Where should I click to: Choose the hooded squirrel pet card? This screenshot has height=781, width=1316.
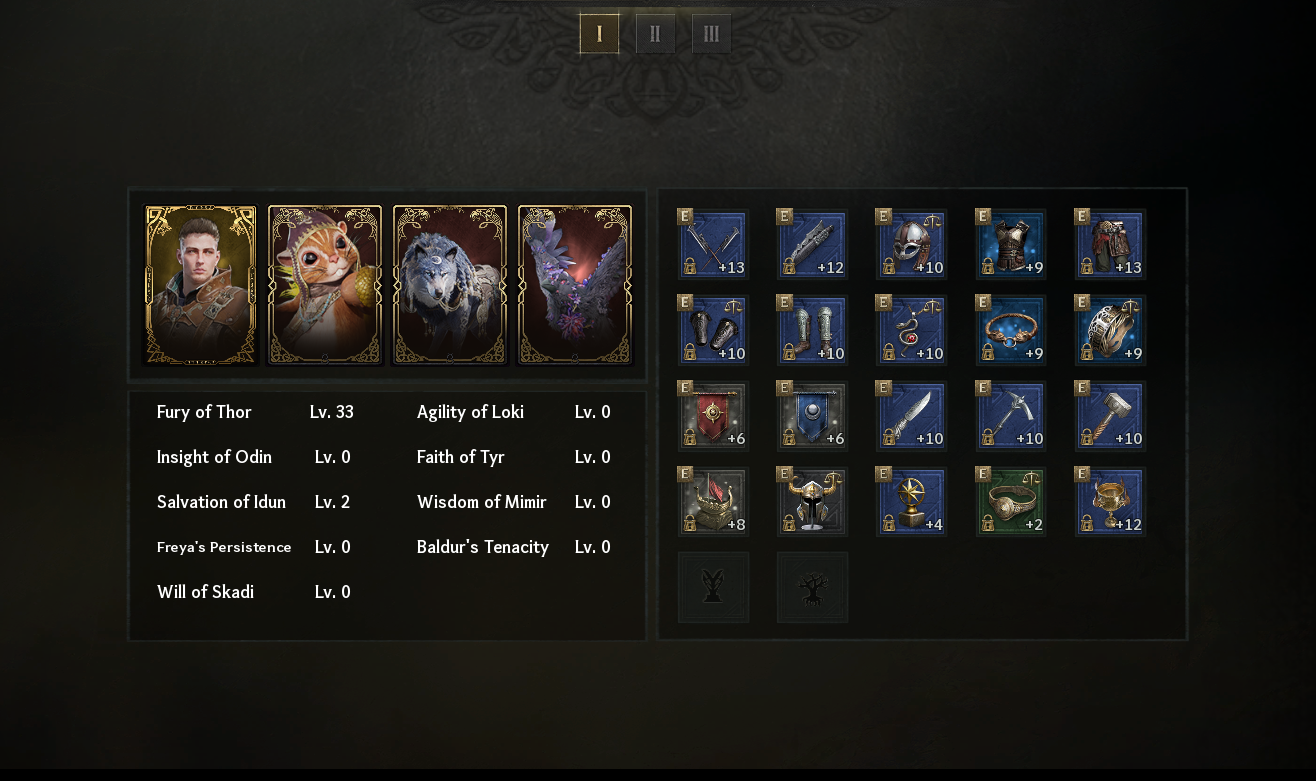[x=325, y=285]
